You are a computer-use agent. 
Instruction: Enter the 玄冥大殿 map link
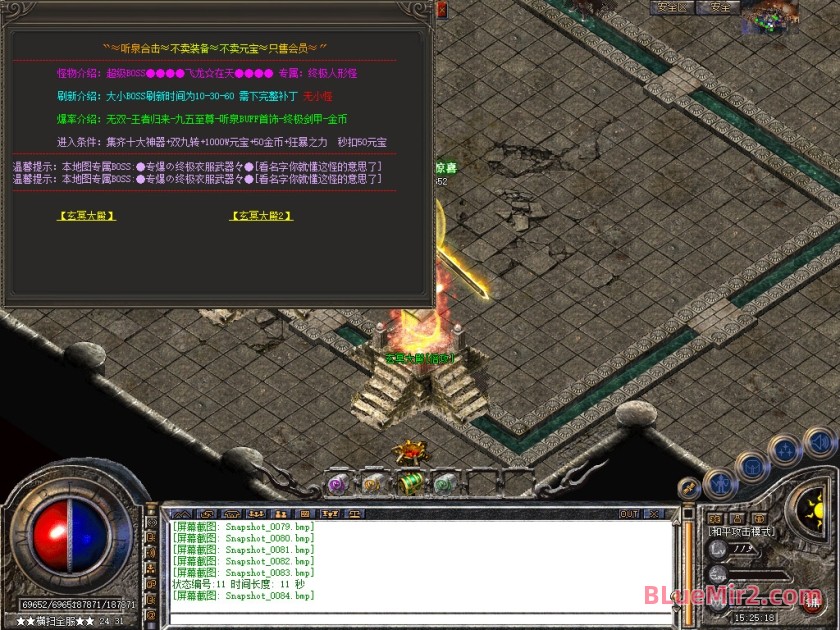87,215
